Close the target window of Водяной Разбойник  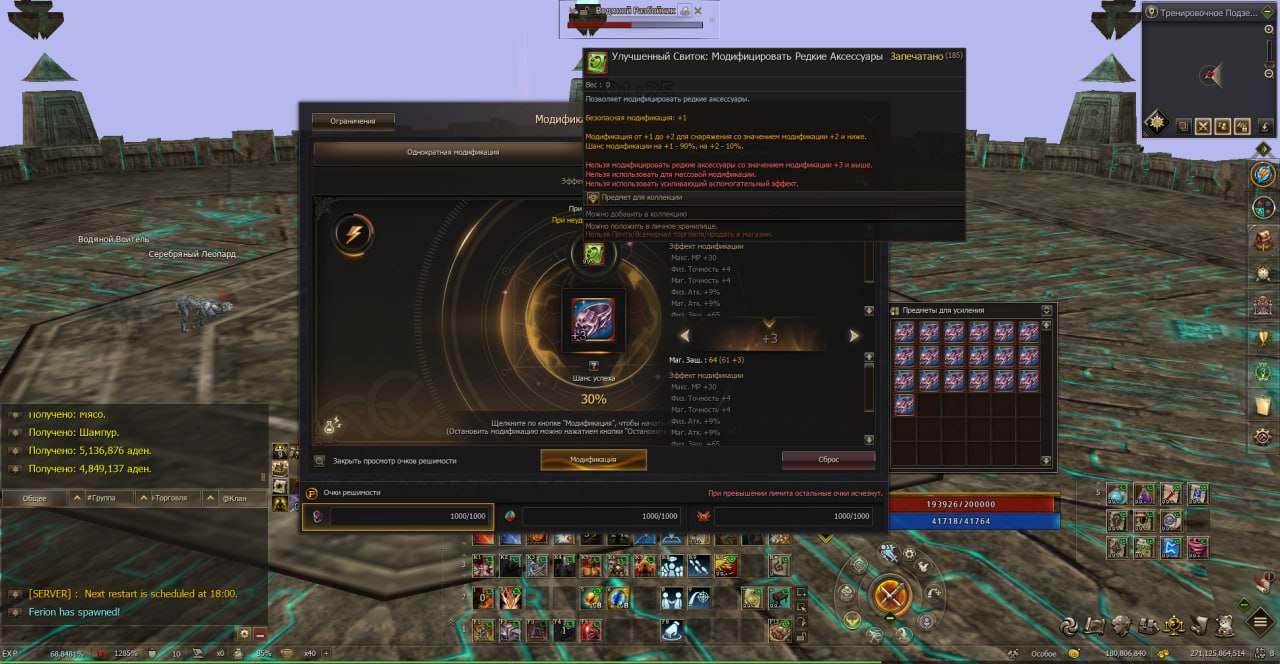click(699, 12)
